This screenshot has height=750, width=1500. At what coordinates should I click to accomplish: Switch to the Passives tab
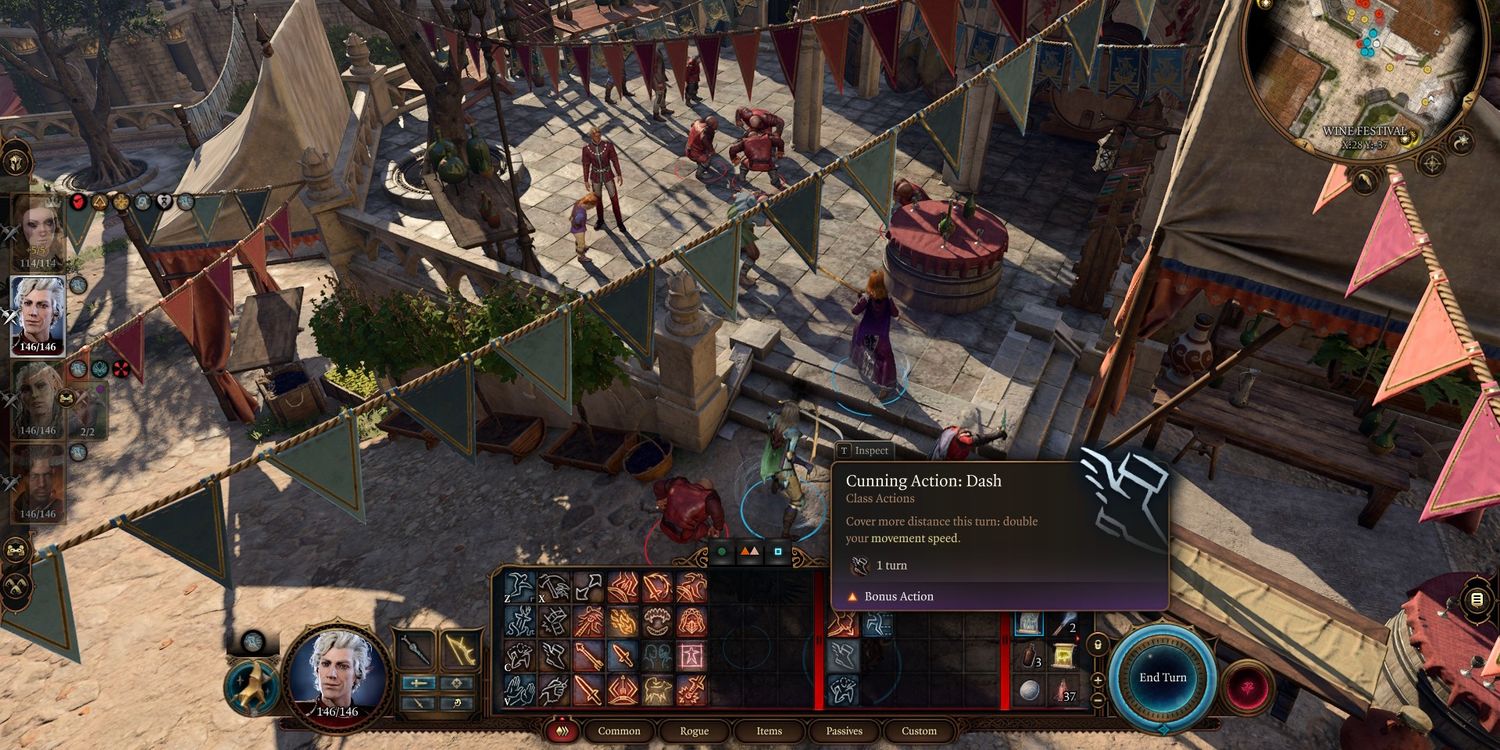pyautogui.click(x=844, y=731)
